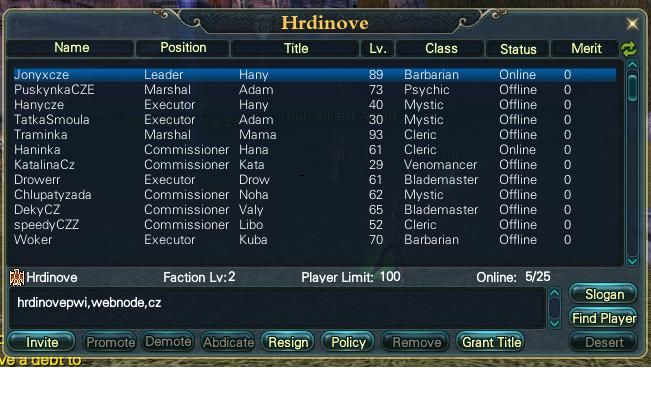Sort the list by Position header
Viewport: 651px width, 400px height.
pyautogui.click(x=183, y=48)
